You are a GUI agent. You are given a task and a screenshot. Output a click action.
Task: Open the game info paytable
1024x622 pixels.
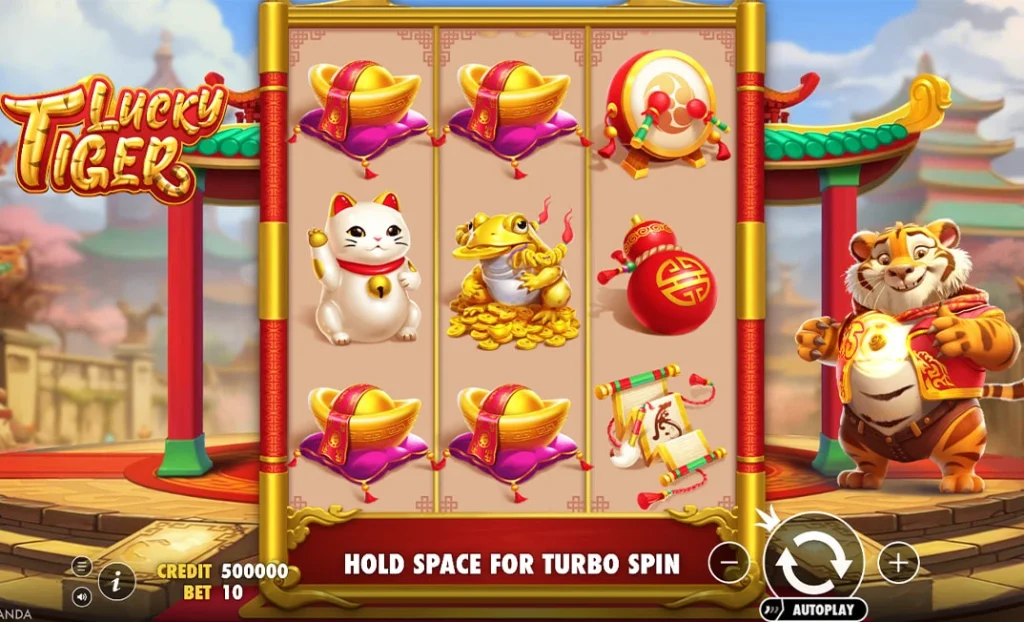point(117,580)
